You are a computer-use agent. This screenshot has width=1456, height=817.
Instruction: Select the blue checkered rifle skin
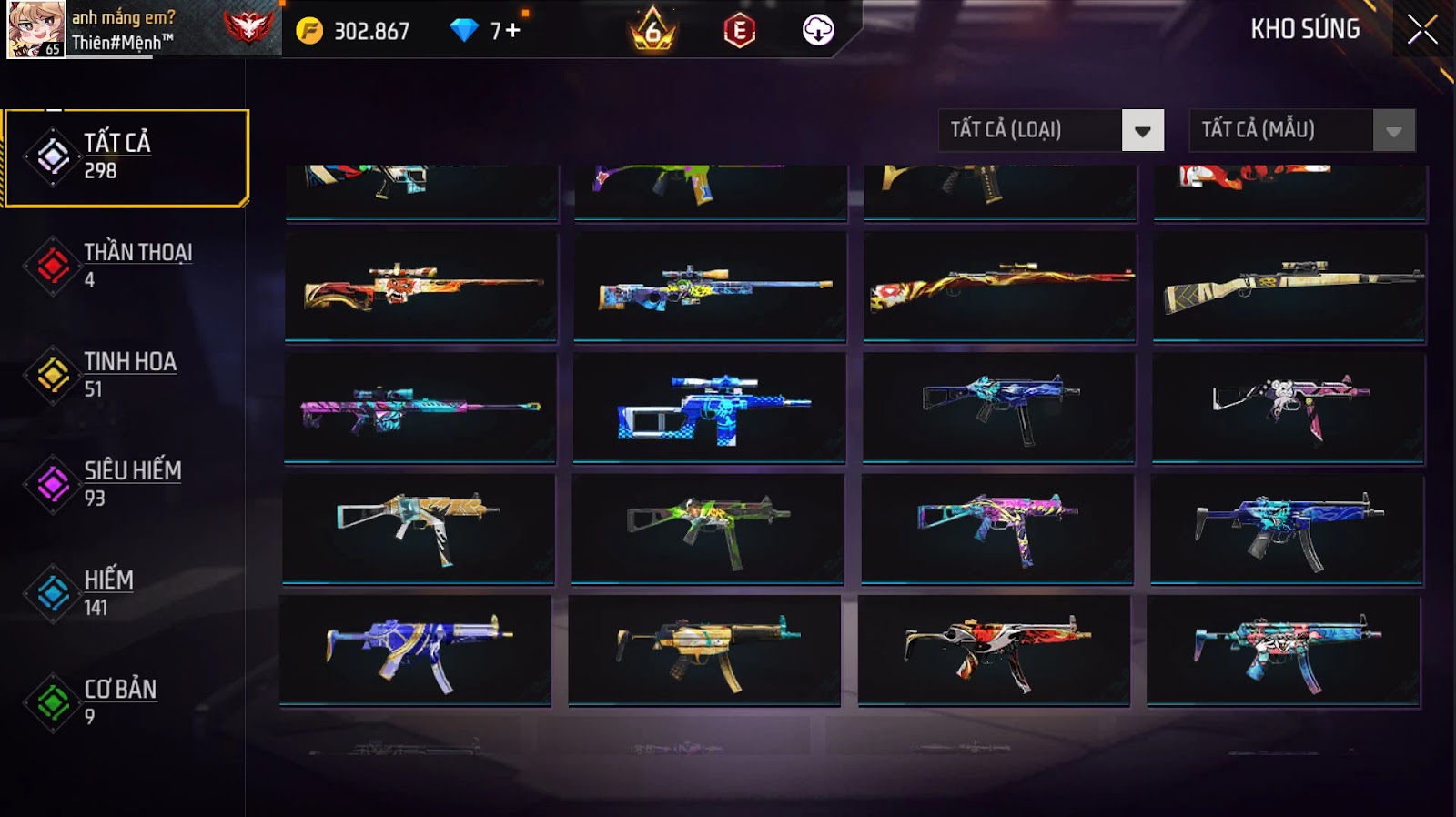pyautogui.click(x=710, y=408)
